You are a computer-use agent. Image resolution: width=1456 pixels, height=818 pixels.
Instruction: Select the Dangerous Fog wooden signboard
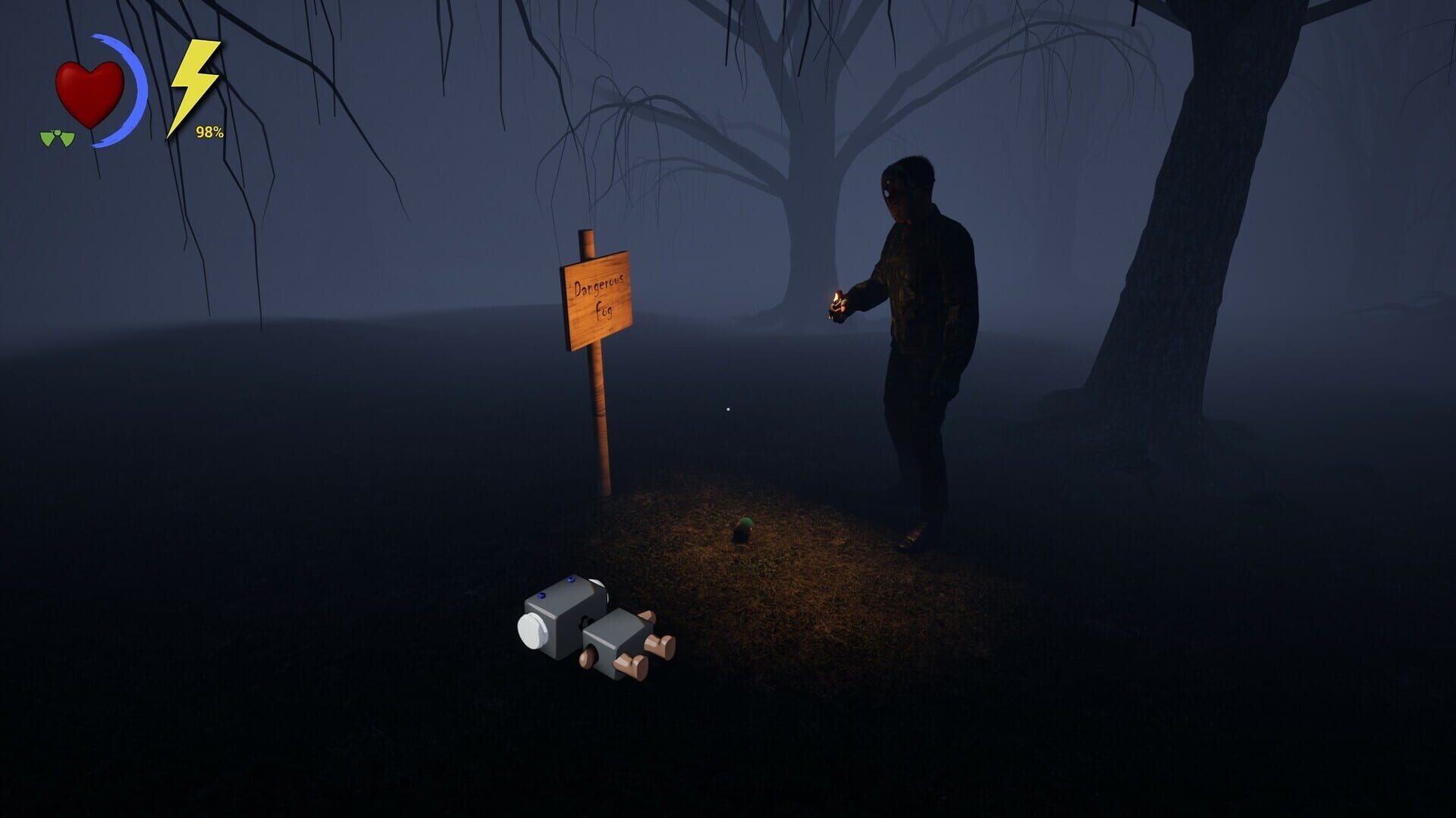coord(598,299)
